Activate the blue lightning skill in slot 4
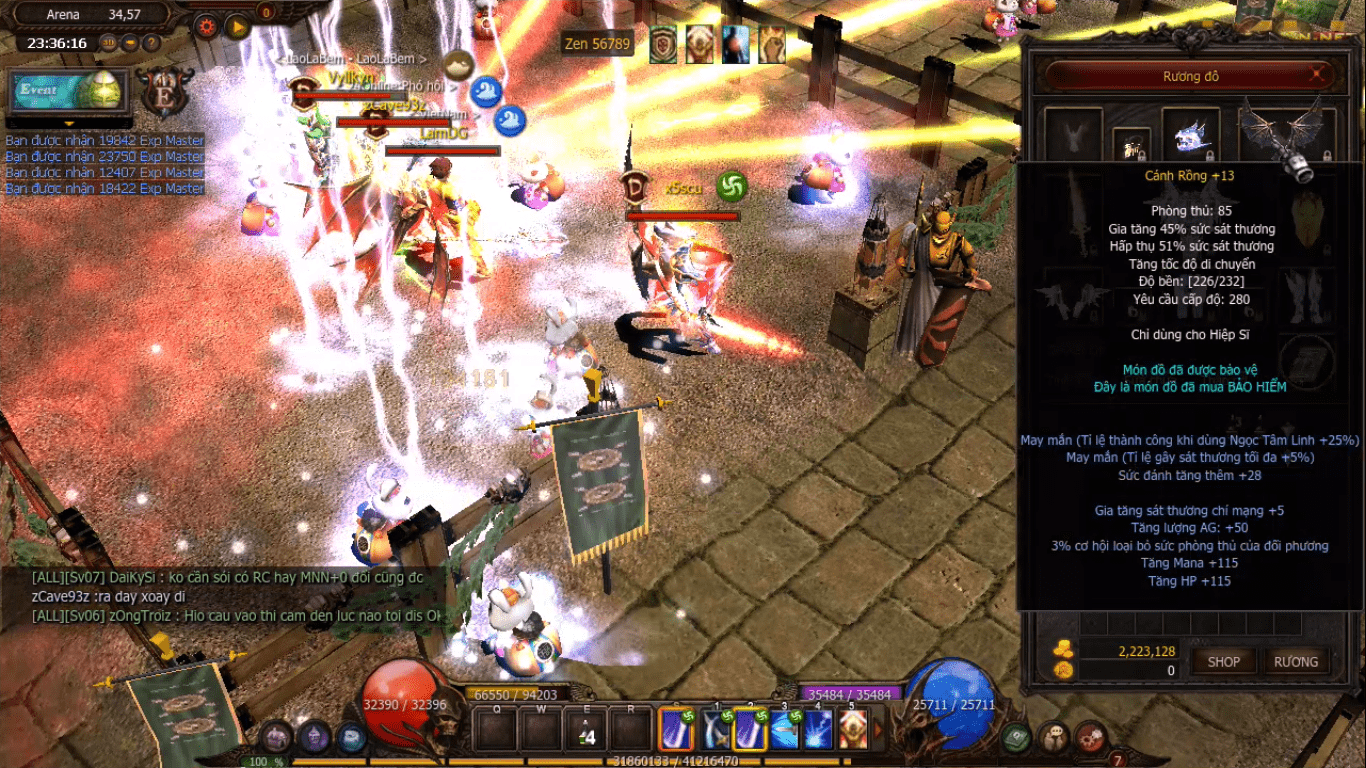Screen dimensions: 1366x768 tap(819, 729)
